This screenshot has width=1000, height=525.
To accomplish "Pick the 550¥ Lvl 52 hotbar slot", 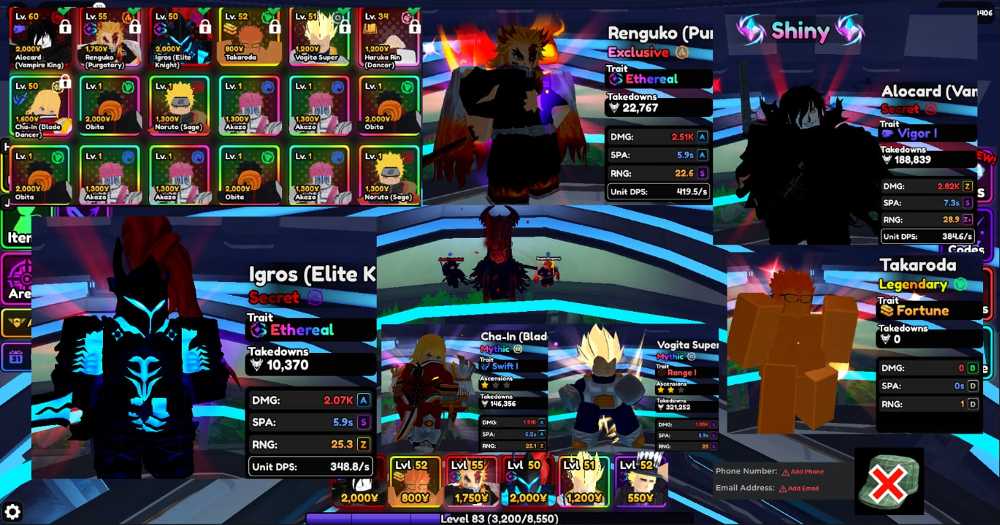I will (641, 481).
